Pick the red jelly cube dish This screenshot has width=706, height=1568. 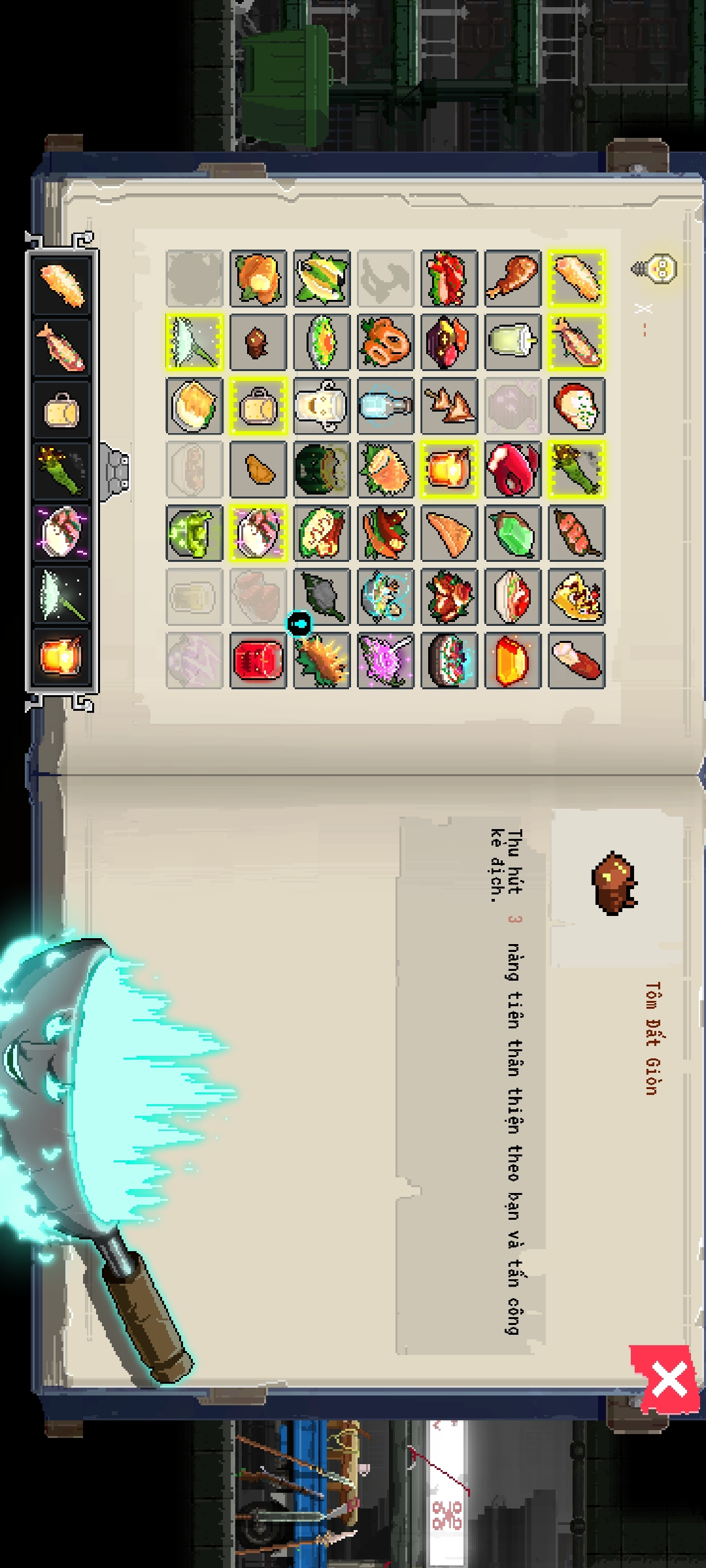(258, 660)
